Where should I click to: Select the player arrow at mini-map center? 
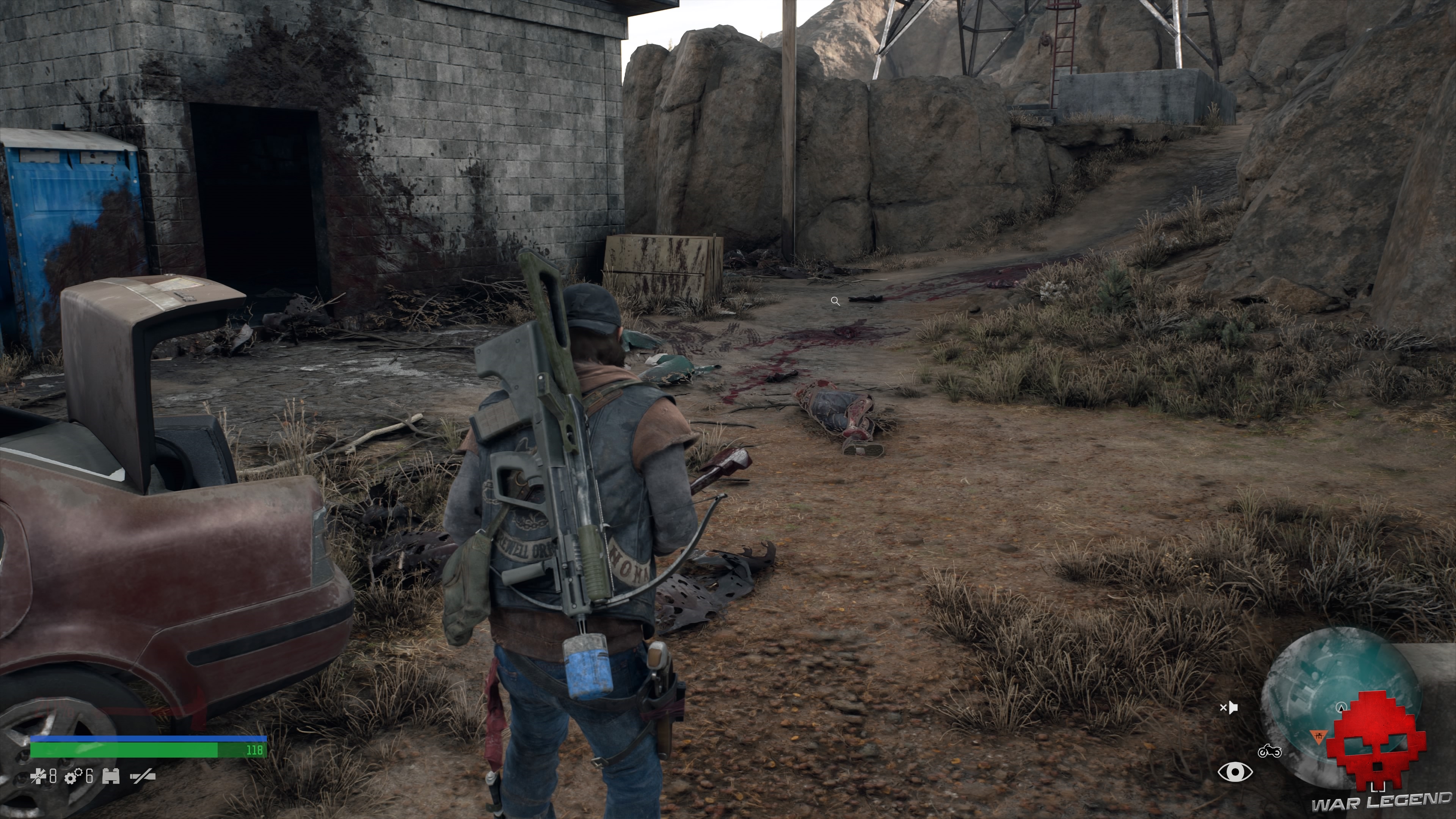coord(1342,708)
